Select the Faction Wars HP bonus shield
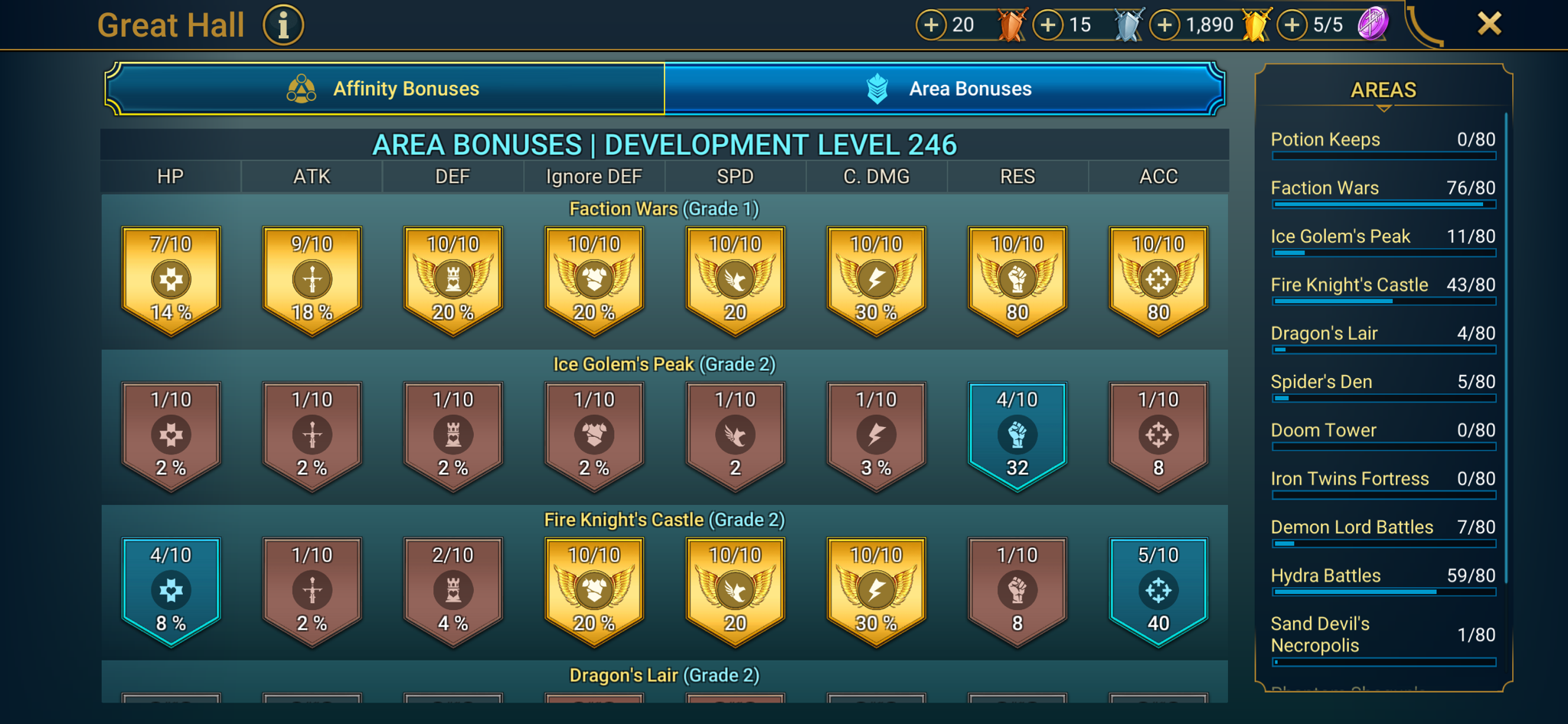 click(x=171, y=279)
